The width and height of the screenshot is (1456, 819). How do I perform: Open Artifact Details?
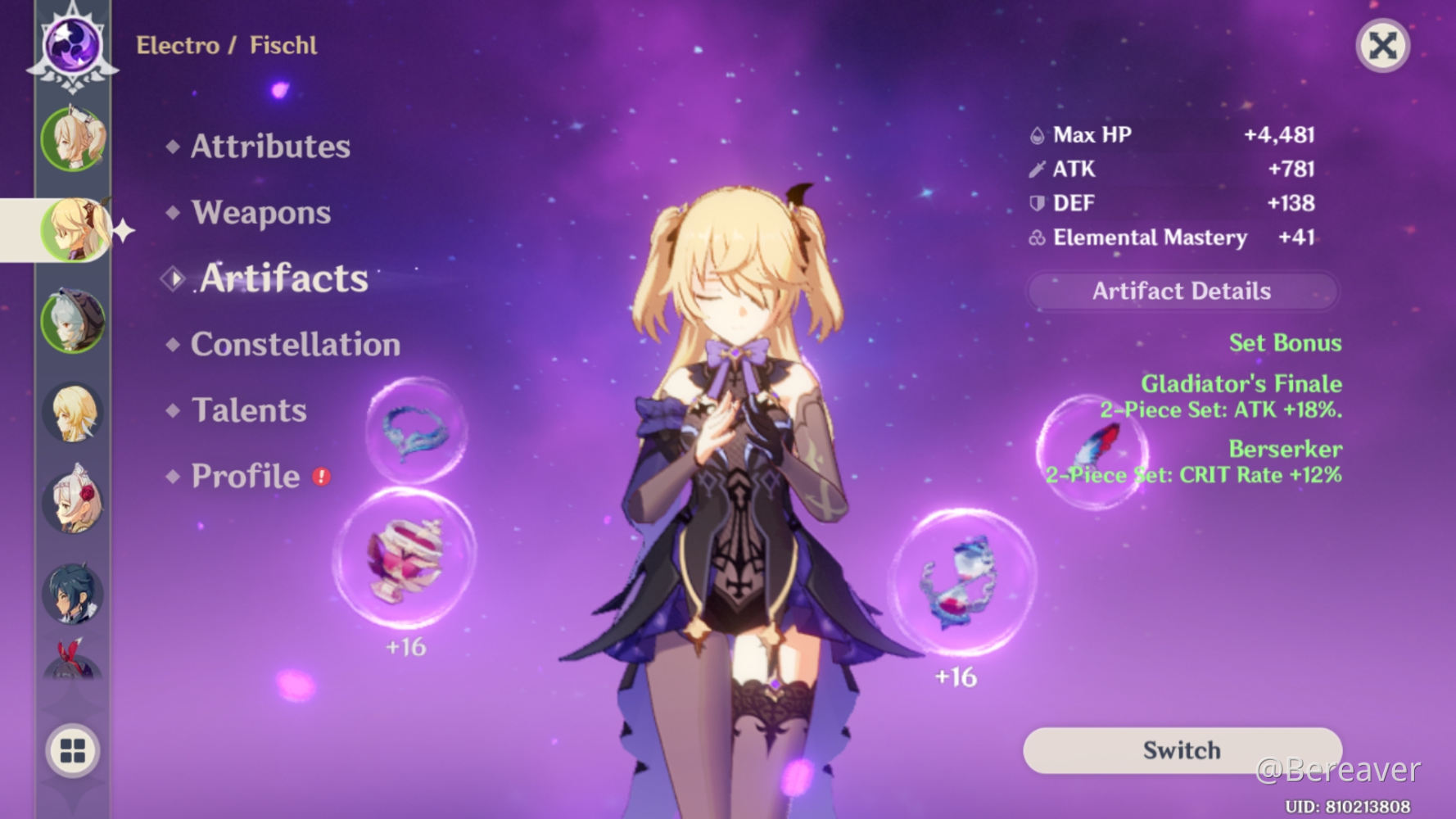[x=1182, y=291]
